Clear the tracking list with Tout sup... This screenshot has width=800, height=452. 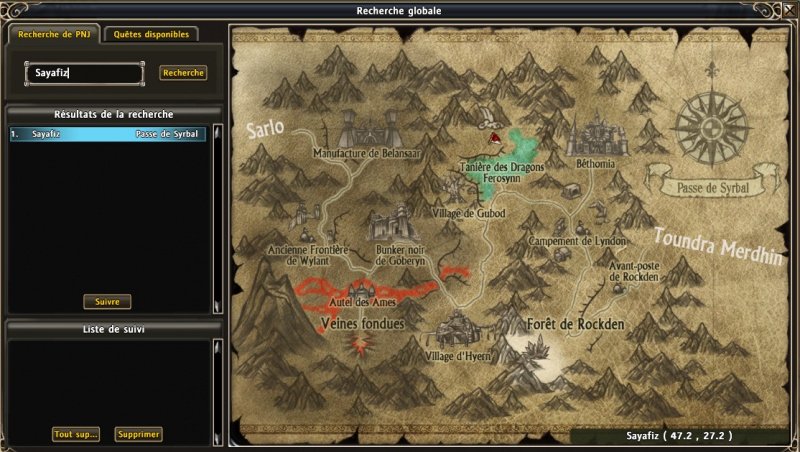click(x=76, y=434)
